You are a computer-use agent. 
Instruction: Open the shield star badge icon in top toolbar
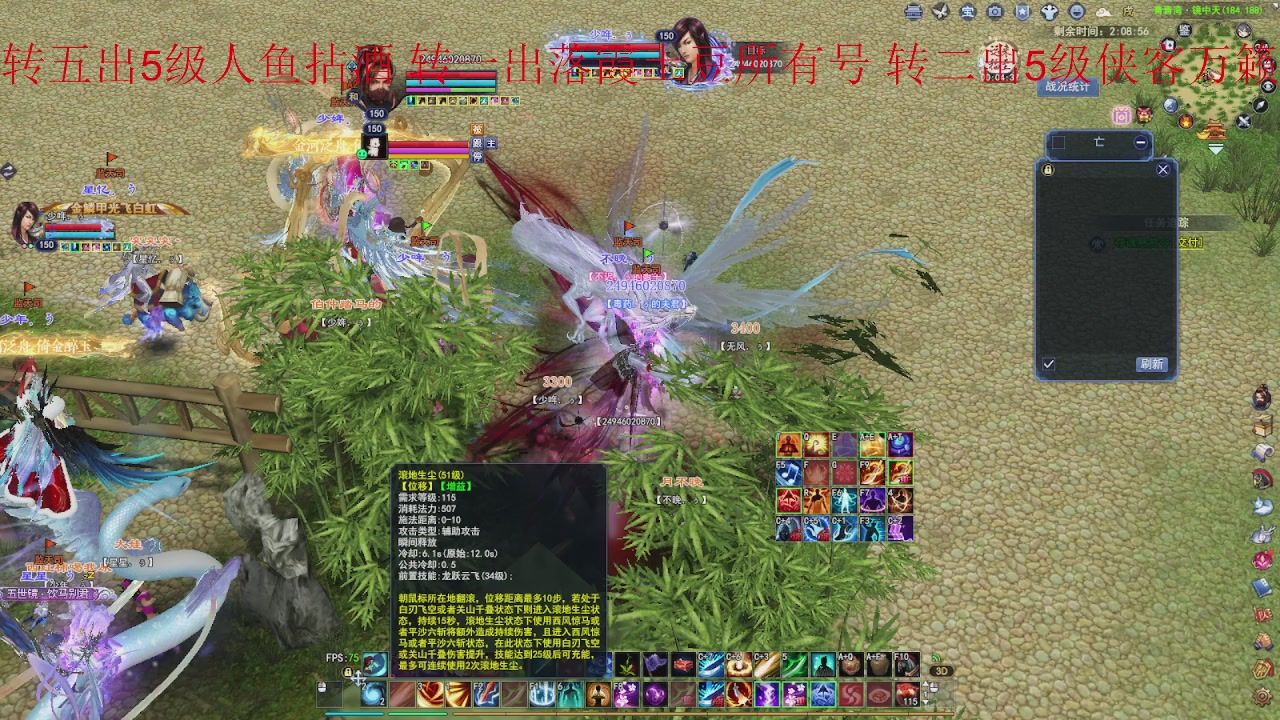(x=1023, y=14)
